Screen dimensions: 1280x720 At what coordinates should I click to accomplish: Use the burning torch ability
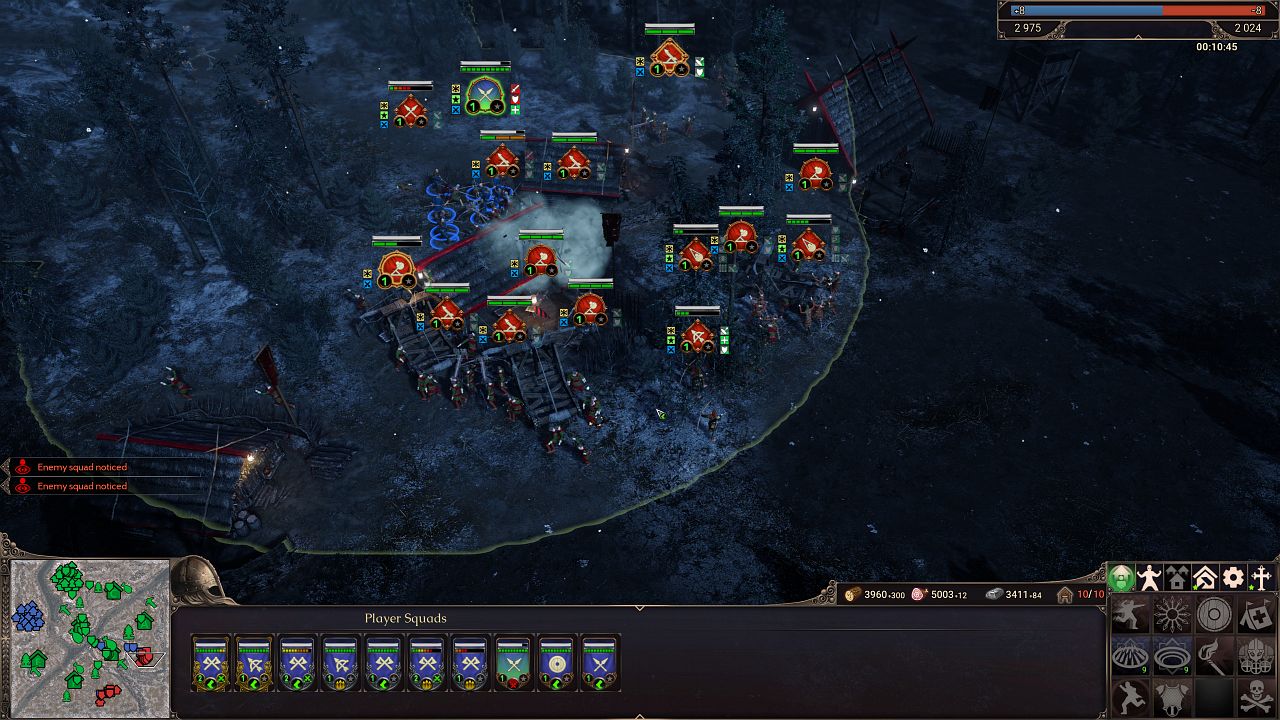(x=1214, y=656)
